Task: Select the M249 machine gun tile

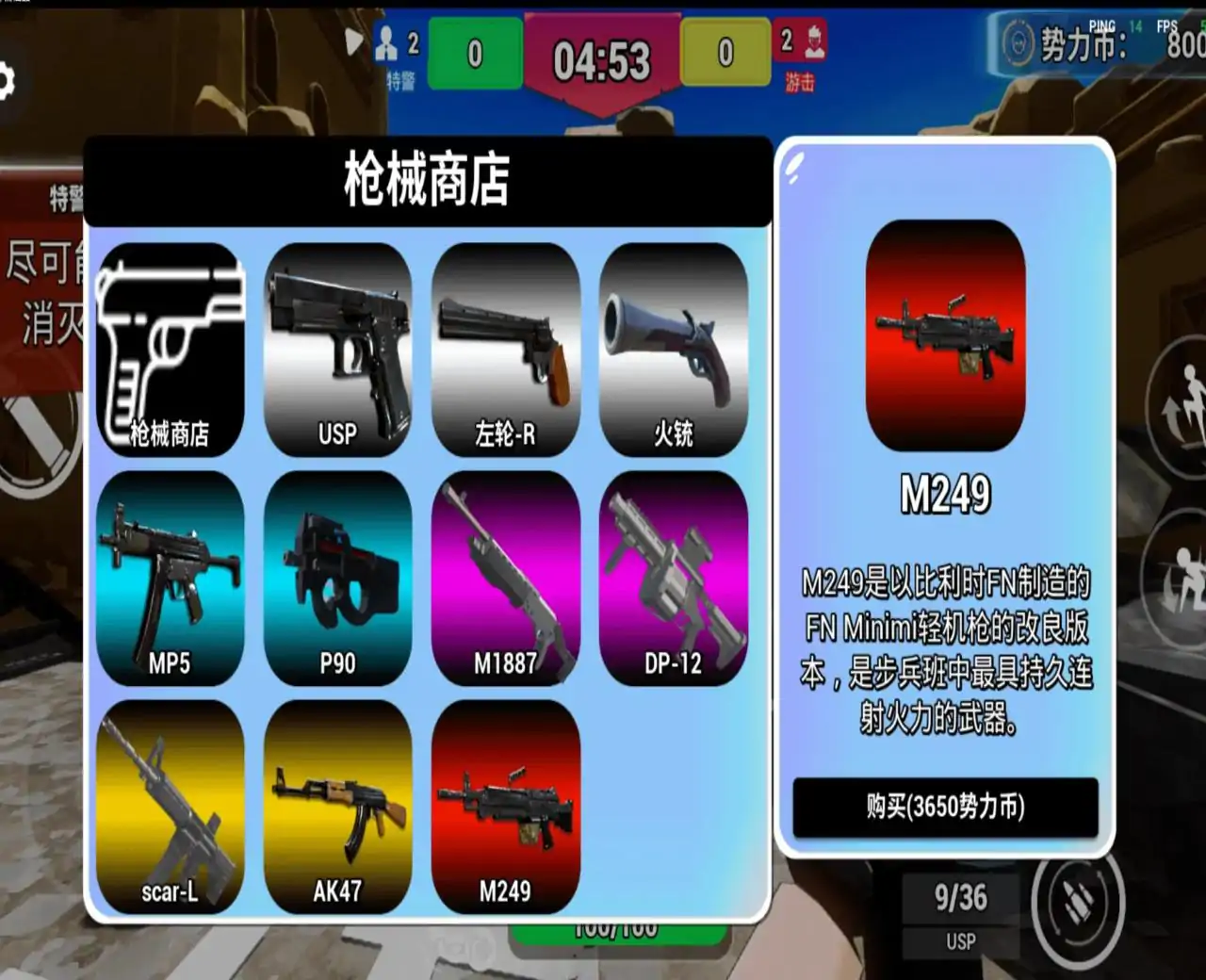Action: [x=505, y=810]
